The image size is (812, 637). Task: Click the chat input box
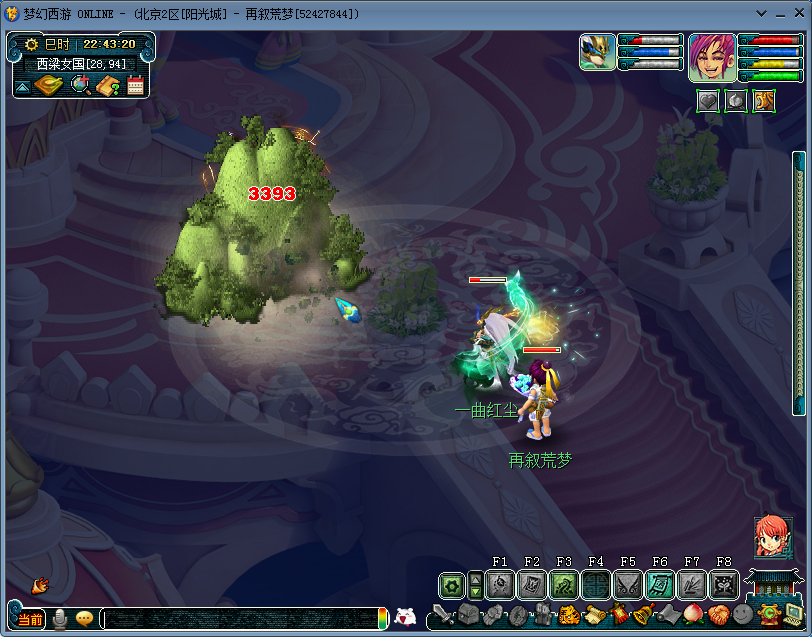coord(238,619)
